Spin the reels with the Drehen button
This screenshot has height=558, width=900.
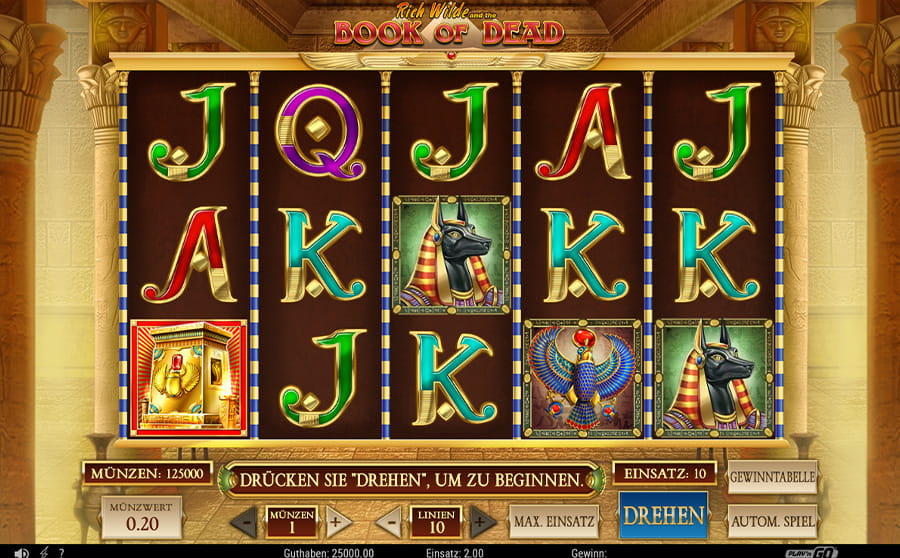click(x=663, y=516)
